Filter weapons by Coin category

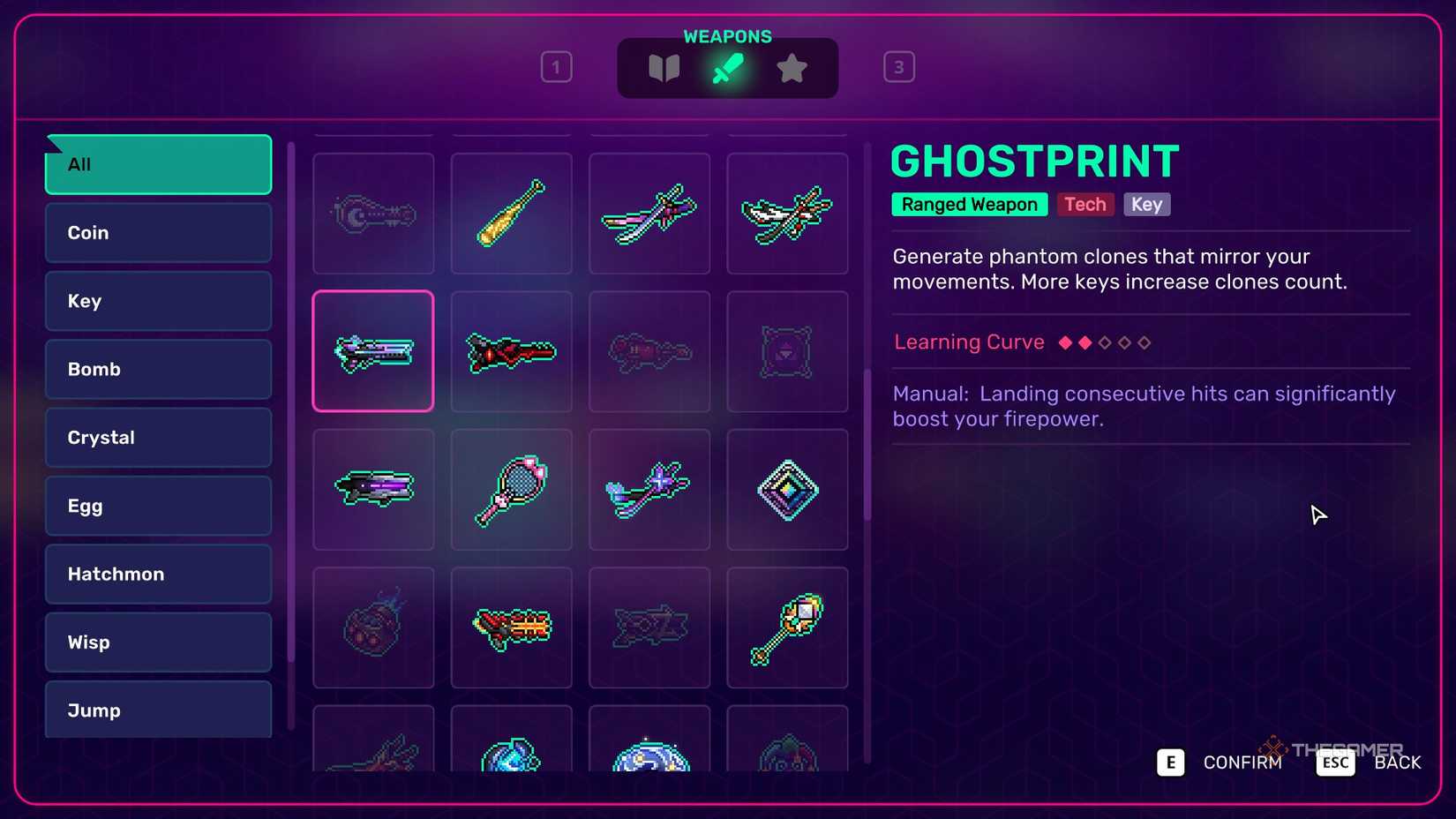[x=157, y=232]
